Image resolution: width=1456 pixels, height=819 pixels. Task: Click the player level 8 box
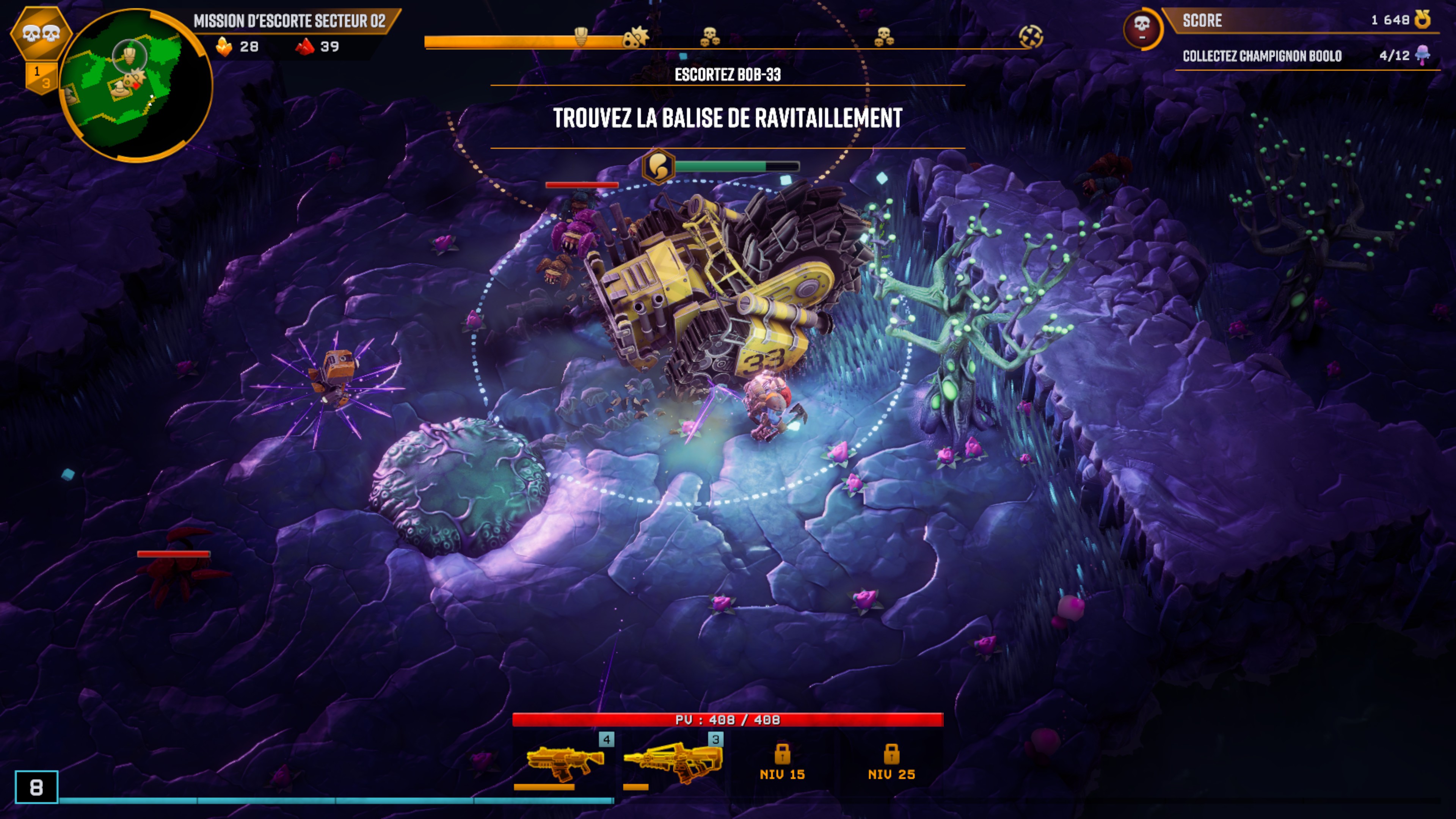click(36, 787)
